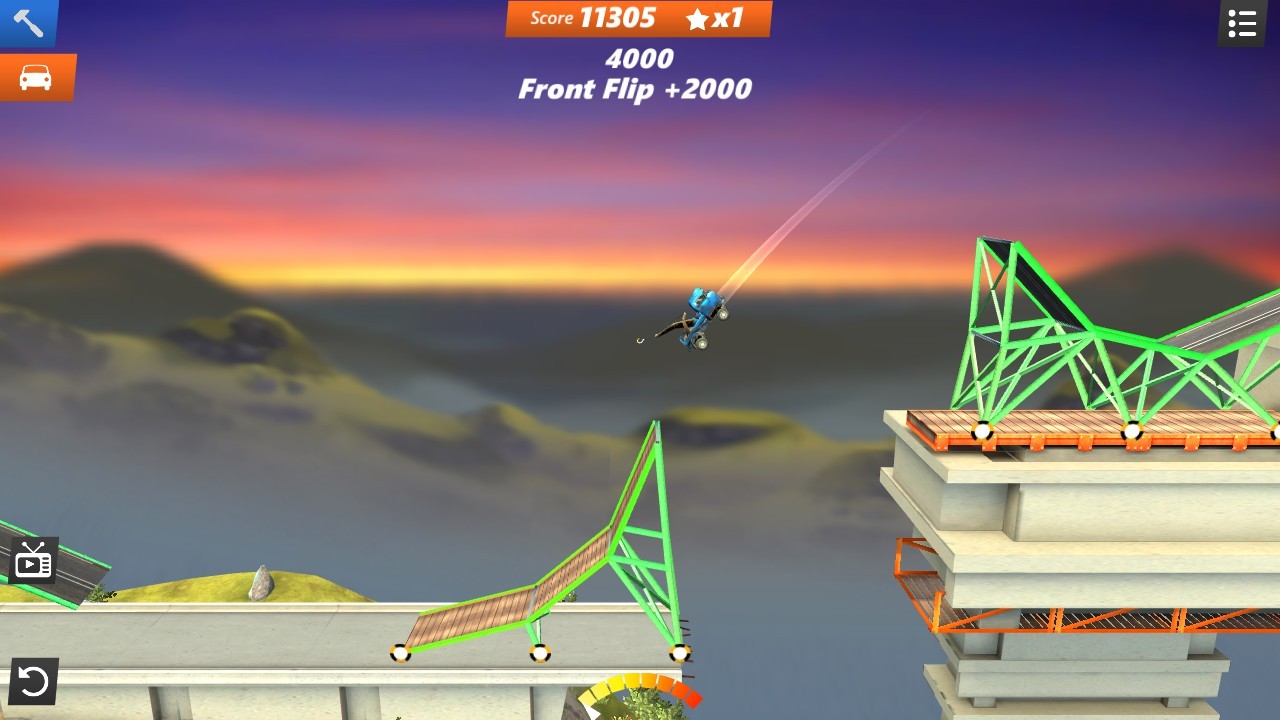1280x720 pixels.
Task: Switch the mission checklist panel on
Action: coord(1241,23)
